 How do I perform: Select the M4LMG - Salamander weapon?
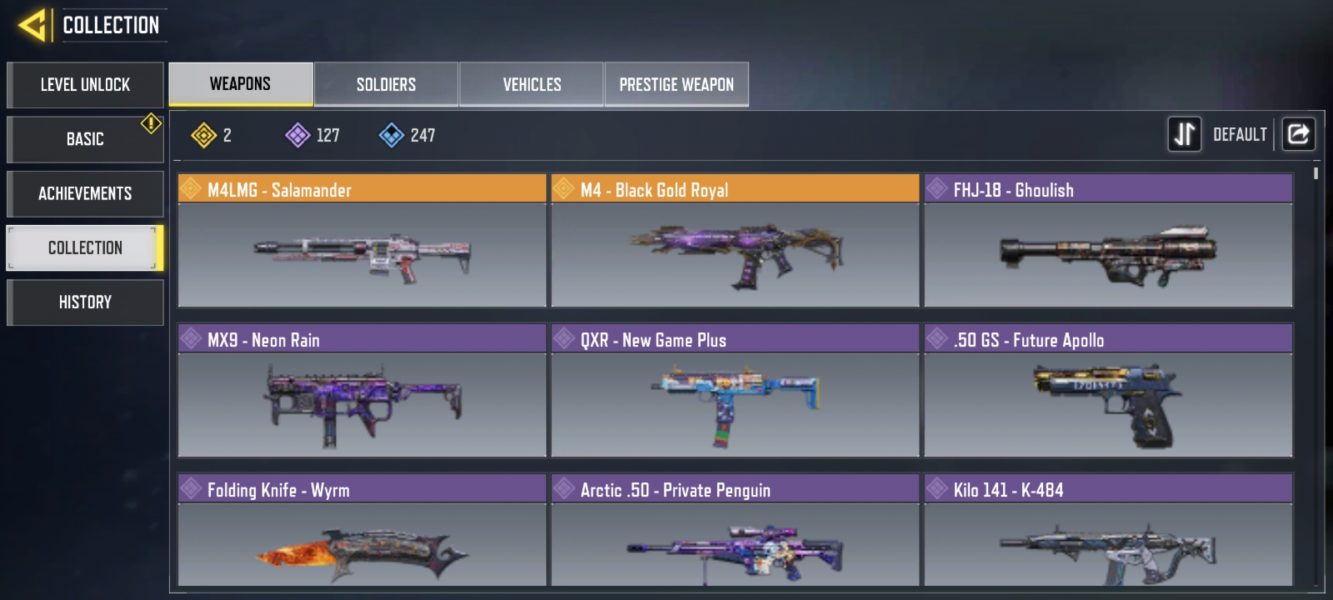[362, 241]
